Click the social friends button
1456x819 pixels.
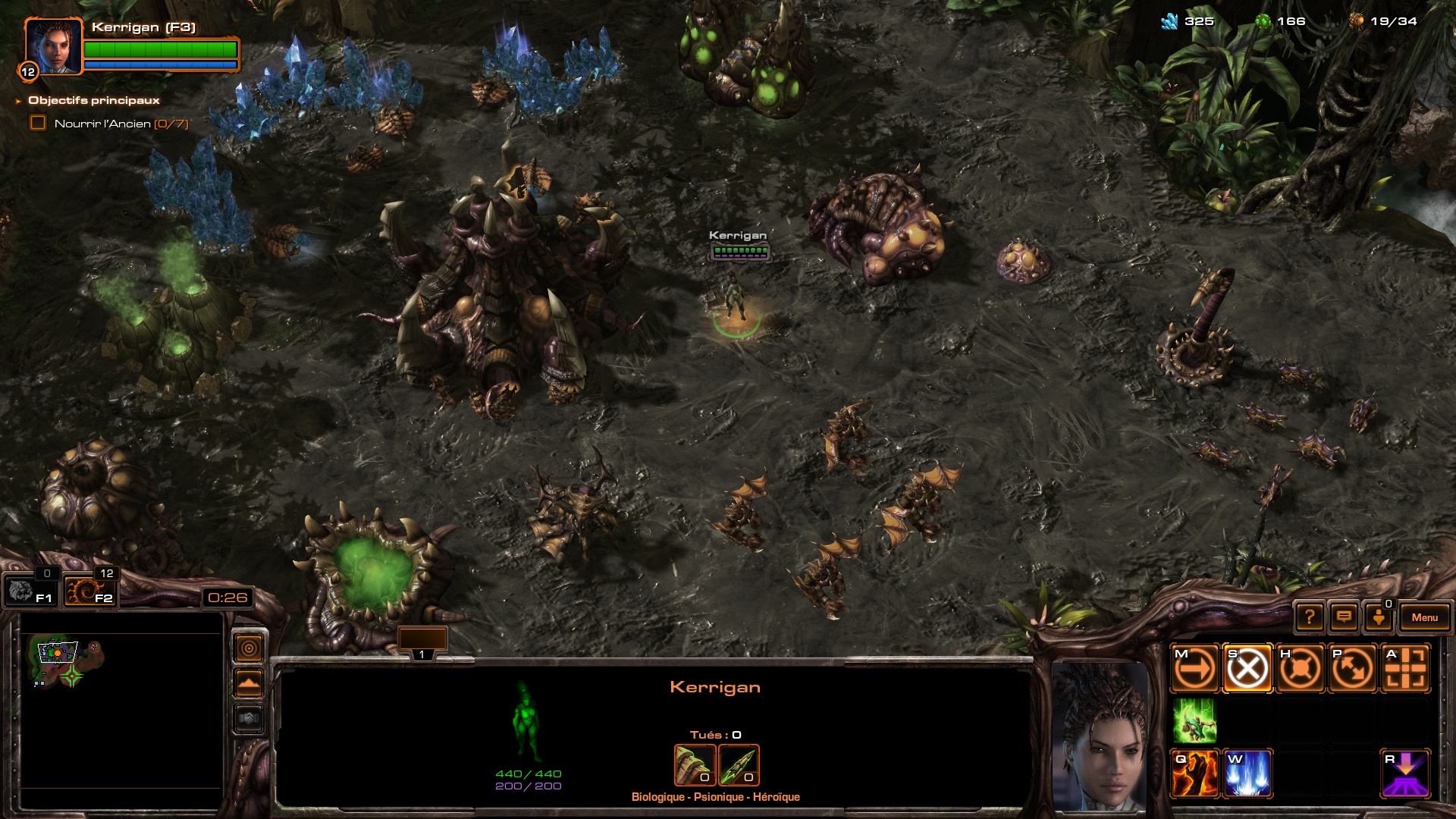point(1379,617)
